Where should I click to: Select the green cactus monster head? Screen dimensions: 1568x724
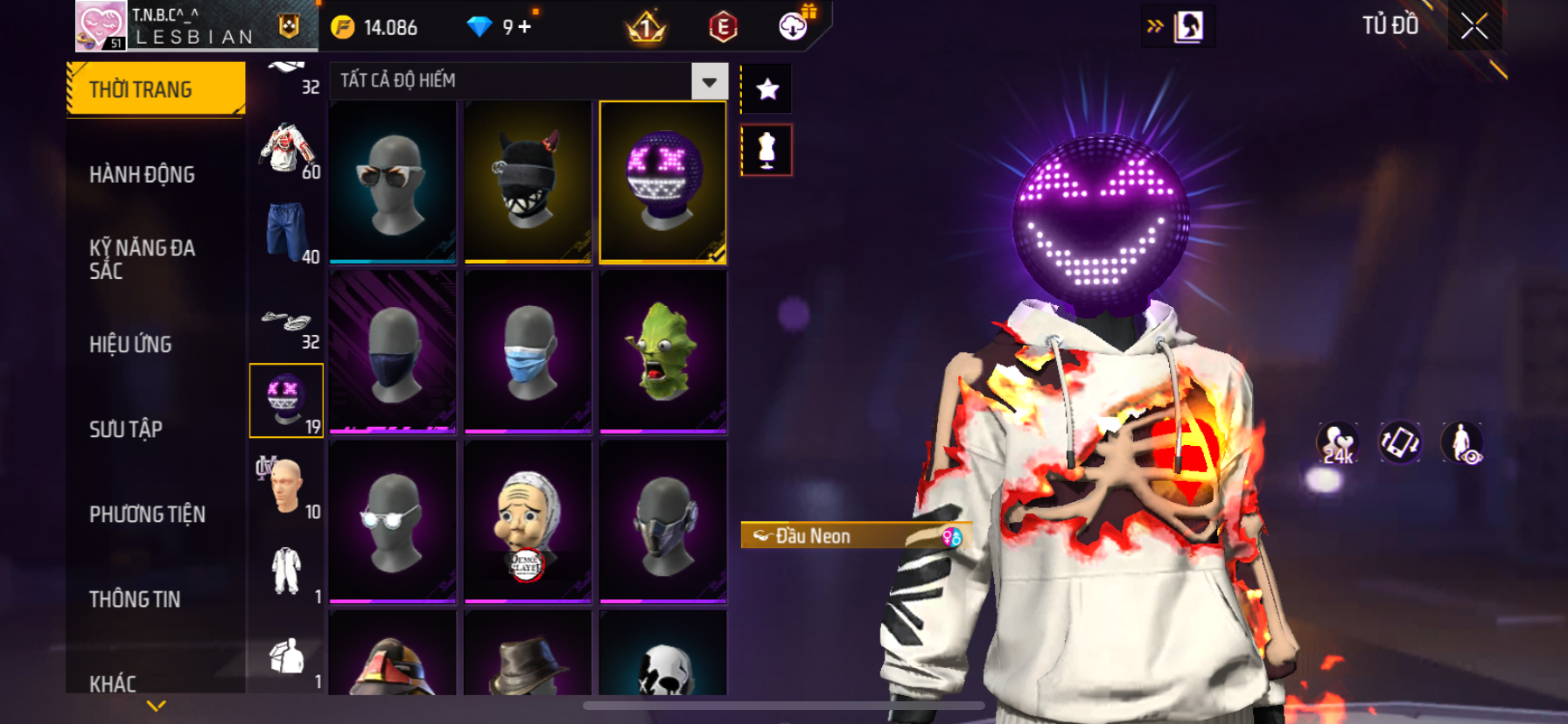pyautogui.click(x=663, y=352)
